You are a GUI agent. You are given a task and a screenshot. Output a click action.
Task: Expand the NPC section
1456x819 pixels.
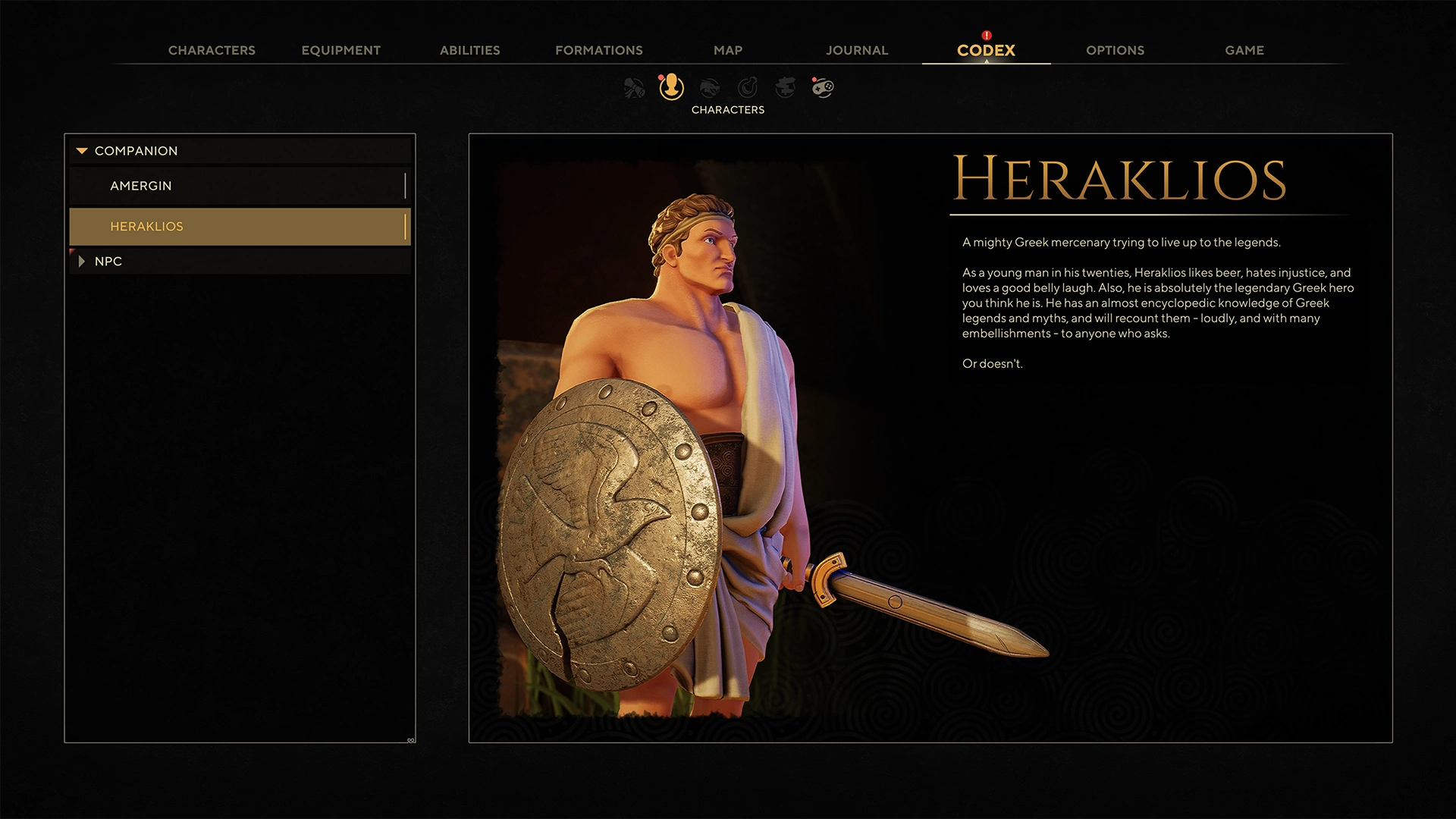coord(82,261)
